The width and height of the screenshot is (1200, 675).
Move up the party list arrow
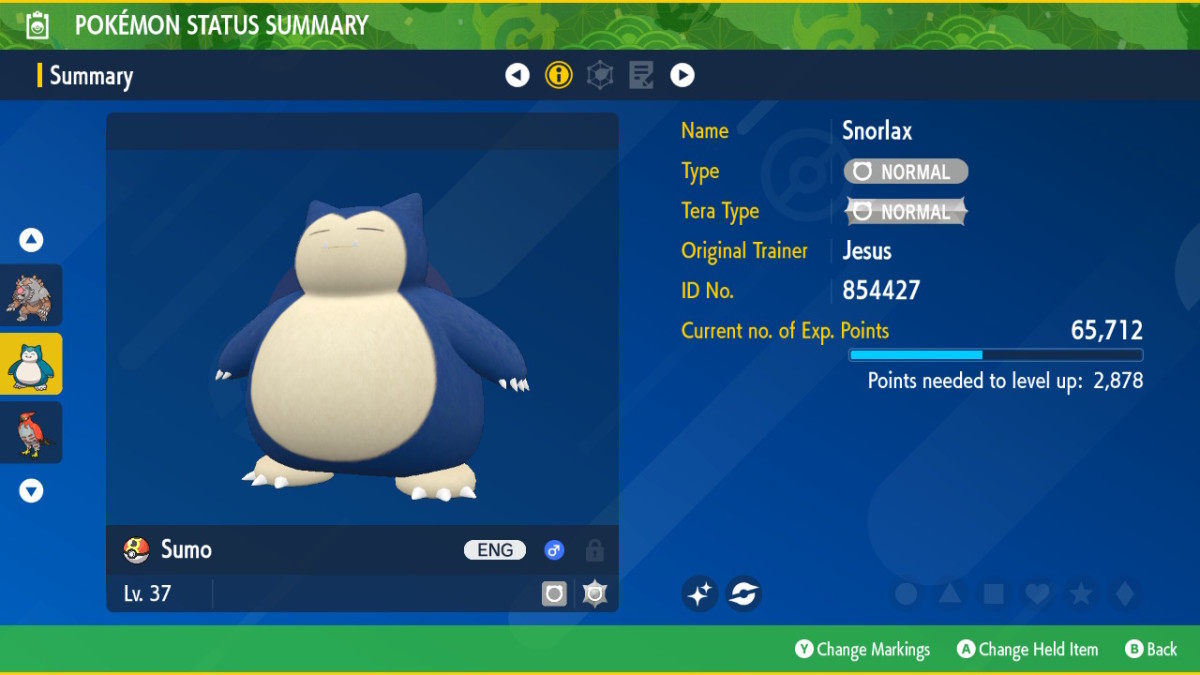click(x=31, y=240)
